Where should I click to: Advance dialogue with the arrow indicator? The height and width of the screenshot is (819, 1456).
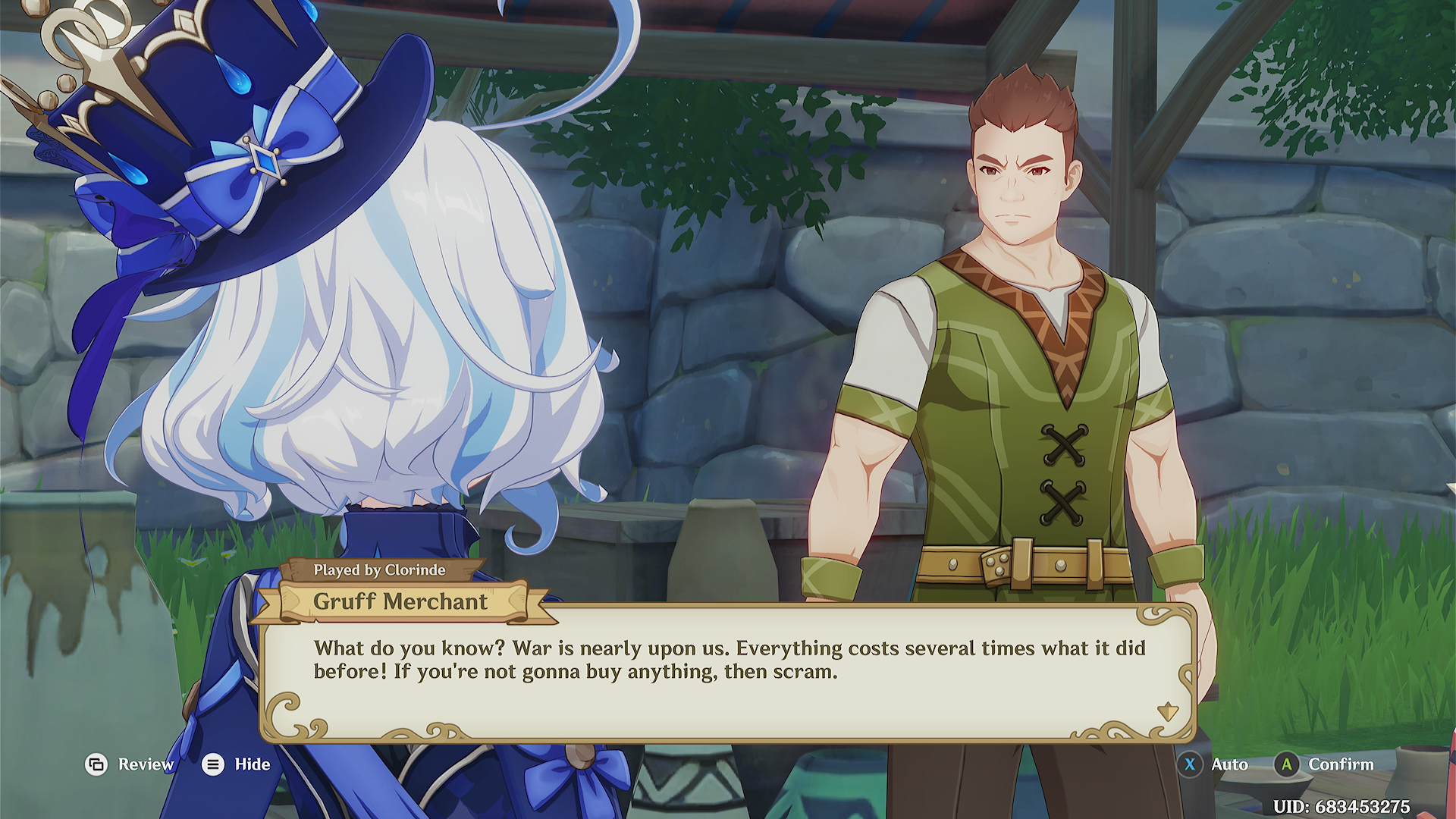click(1167, 711)
